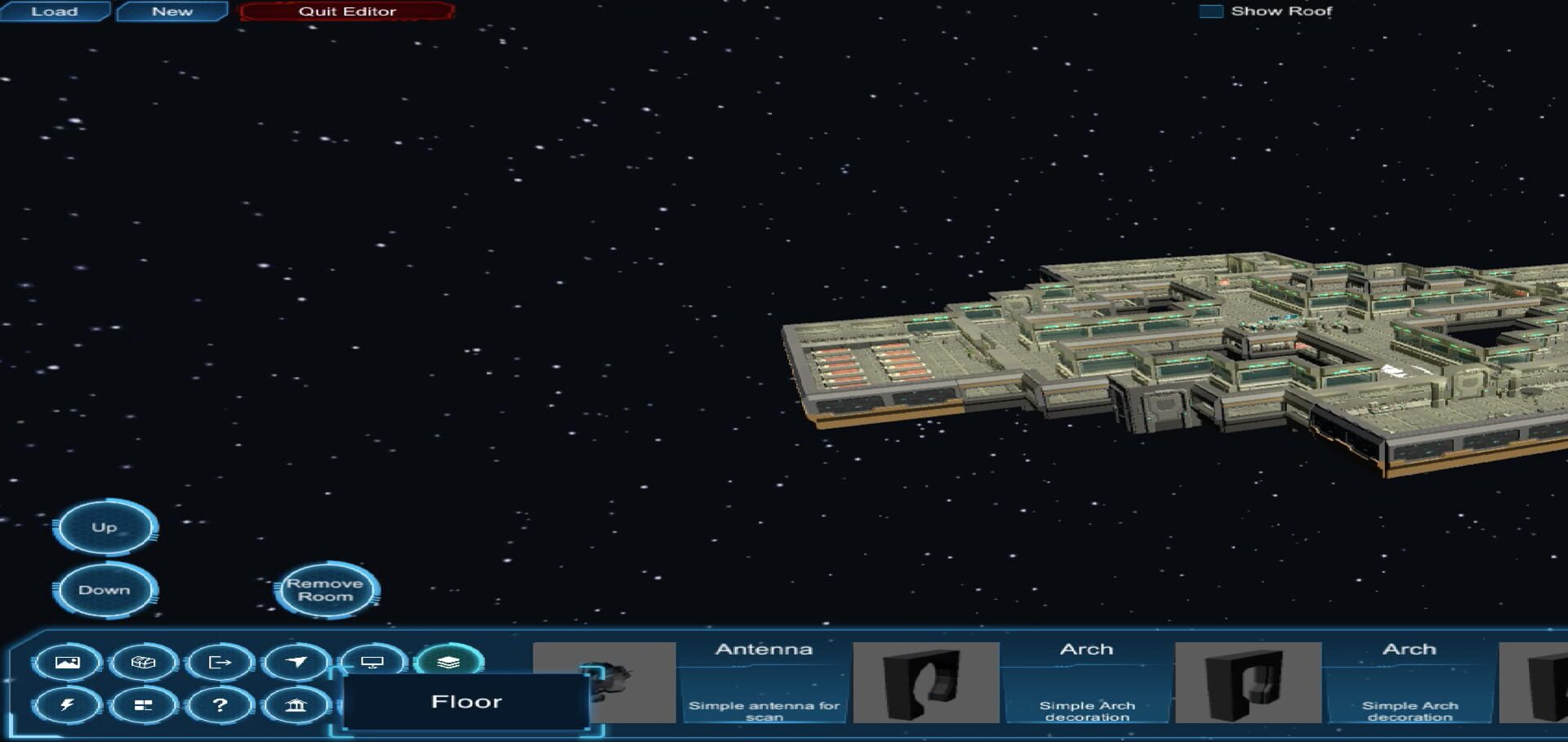Viewport: 1568px width, 742px height.
Task: Click the Load button
Action: tap(54, 11)
